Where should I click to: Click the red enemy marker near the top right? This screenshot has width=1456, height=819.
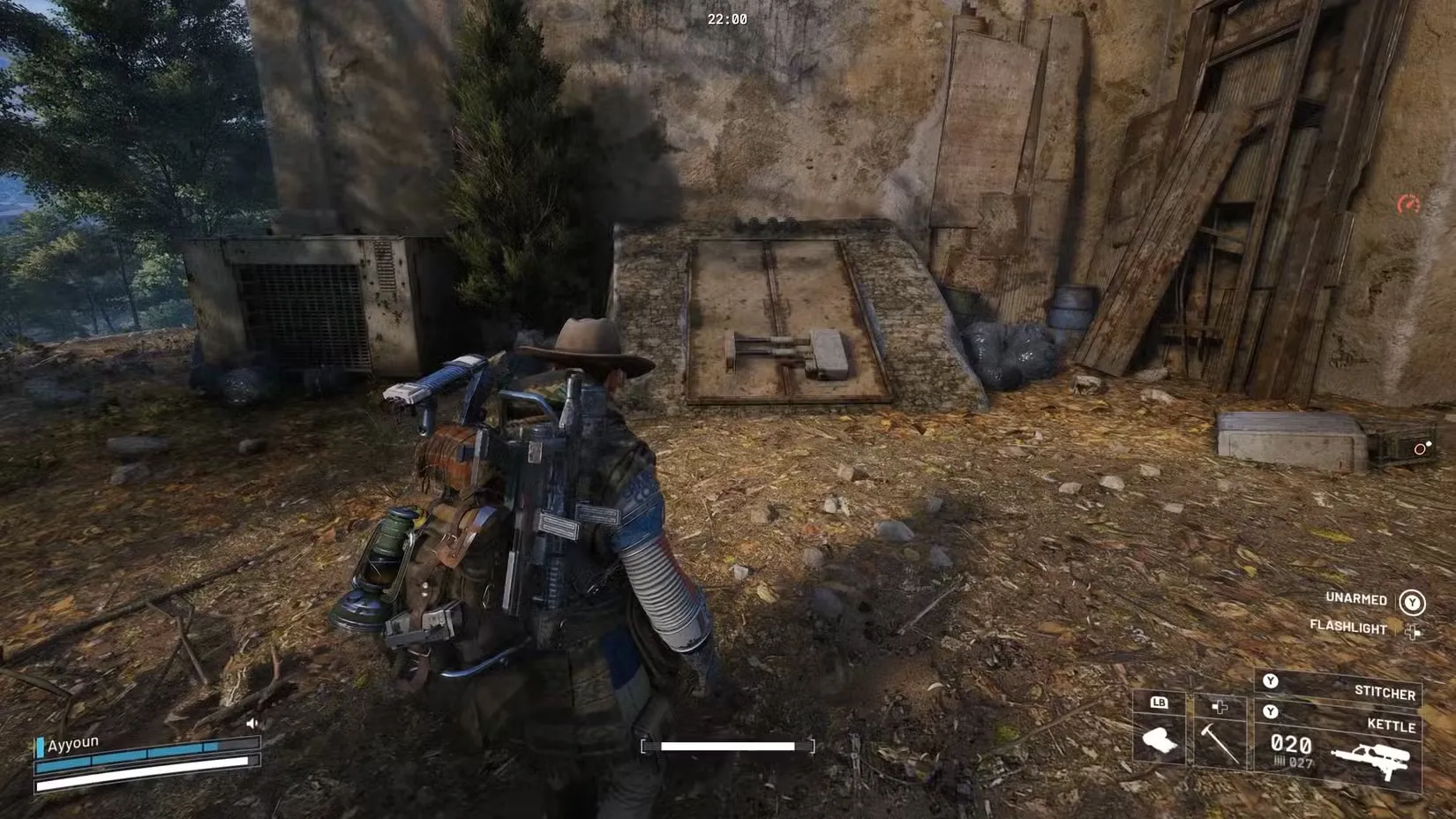tap(1409, 206)
